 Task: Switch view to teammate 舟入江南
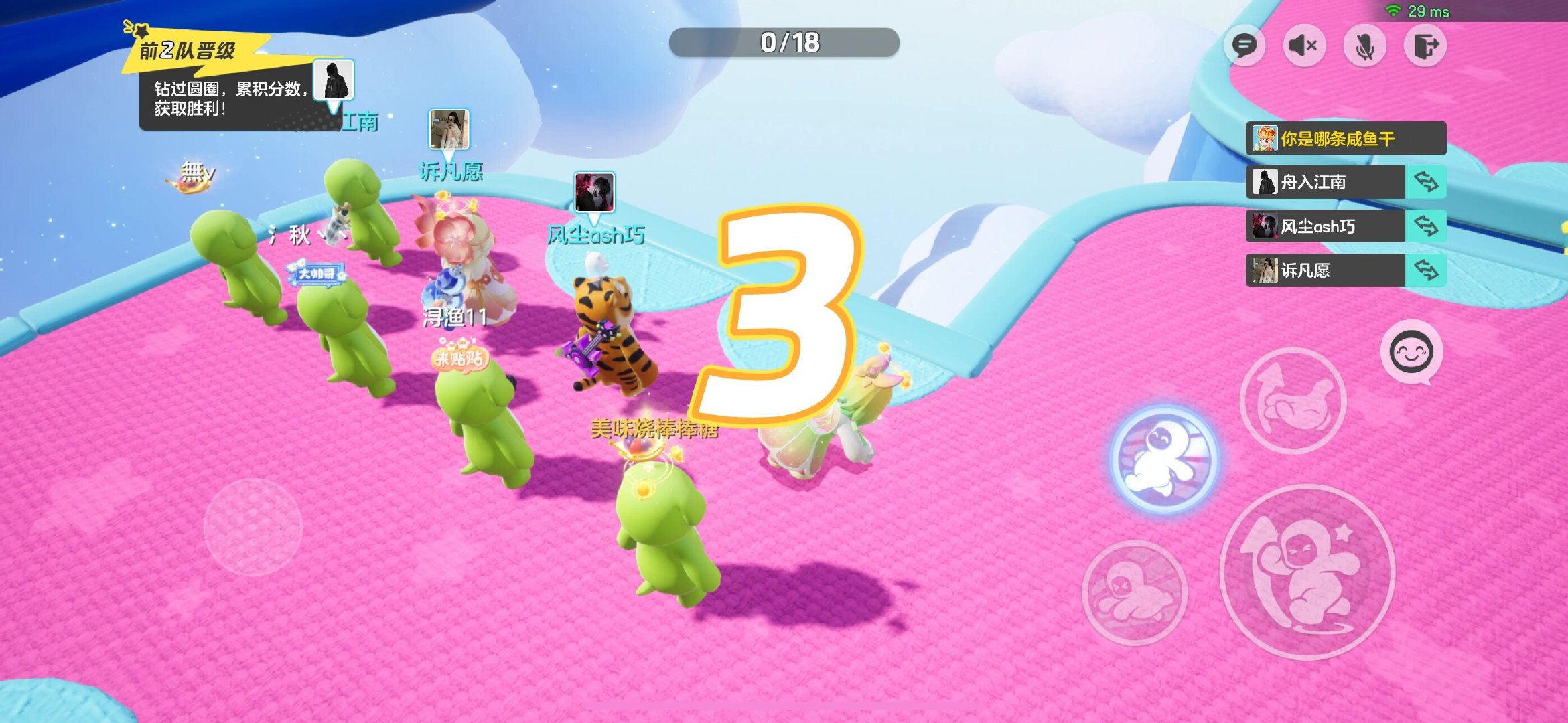pyautogui.click(x=1426, y=182)
